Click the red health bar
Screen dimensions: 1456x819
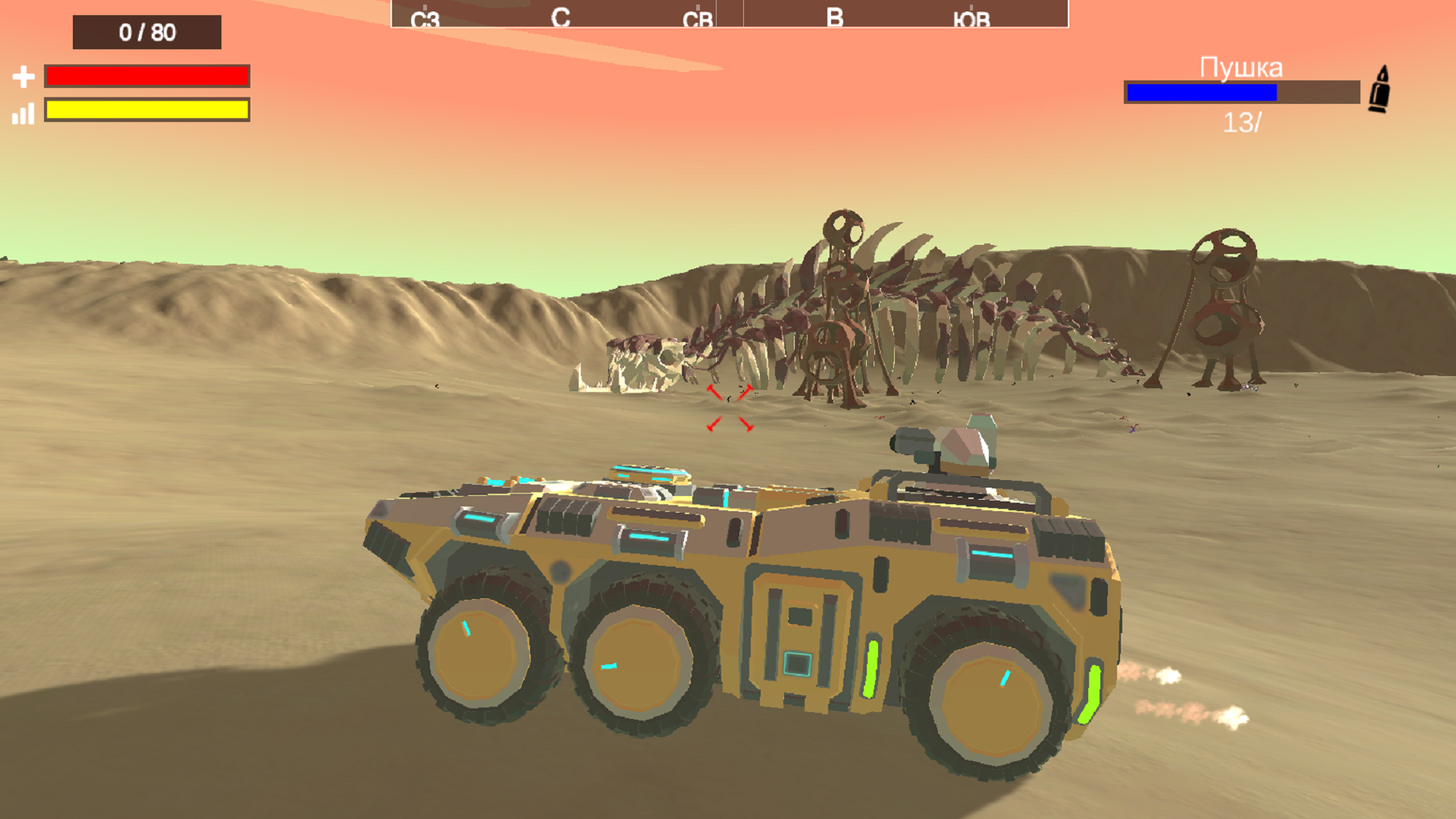coord(147,77)
